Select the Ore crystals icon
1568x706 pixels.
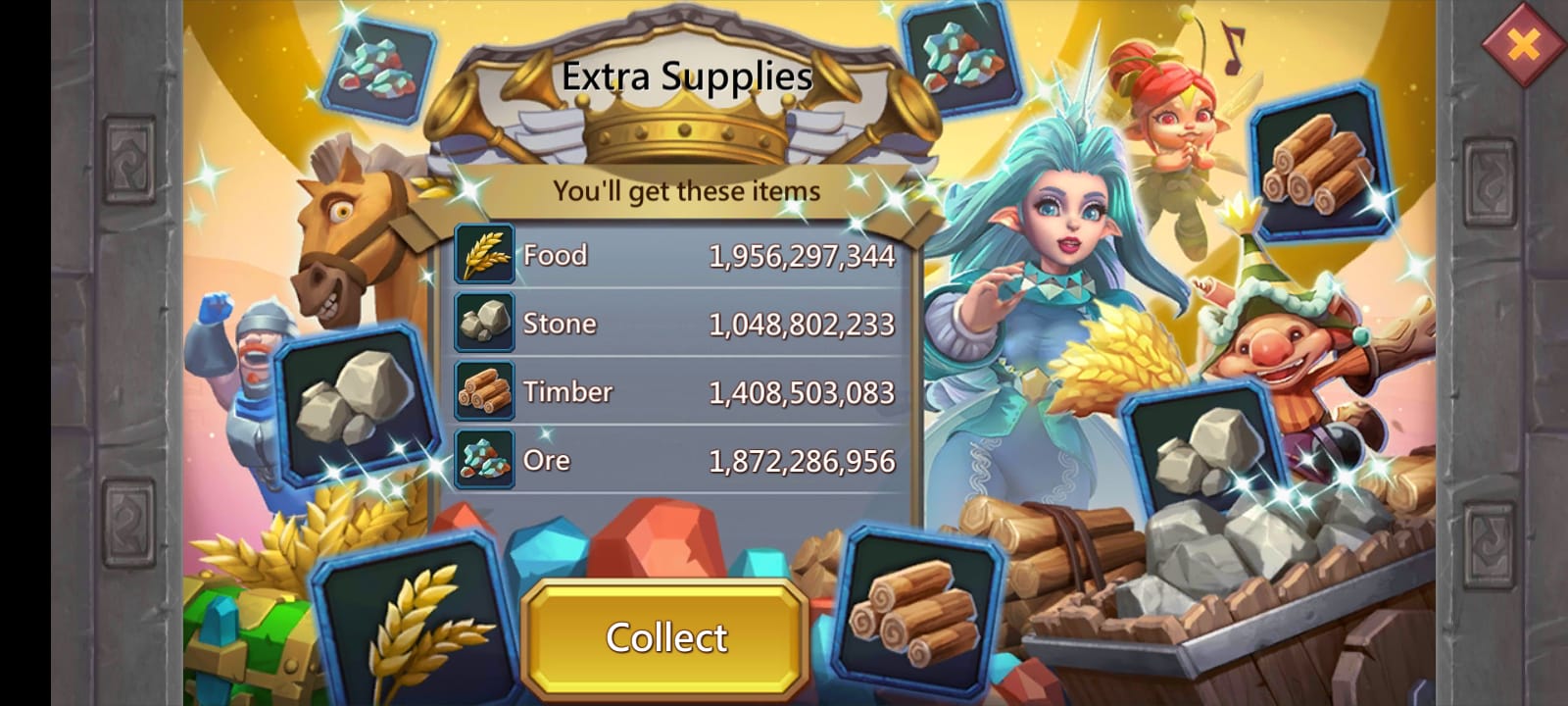(x=484, y=459)
